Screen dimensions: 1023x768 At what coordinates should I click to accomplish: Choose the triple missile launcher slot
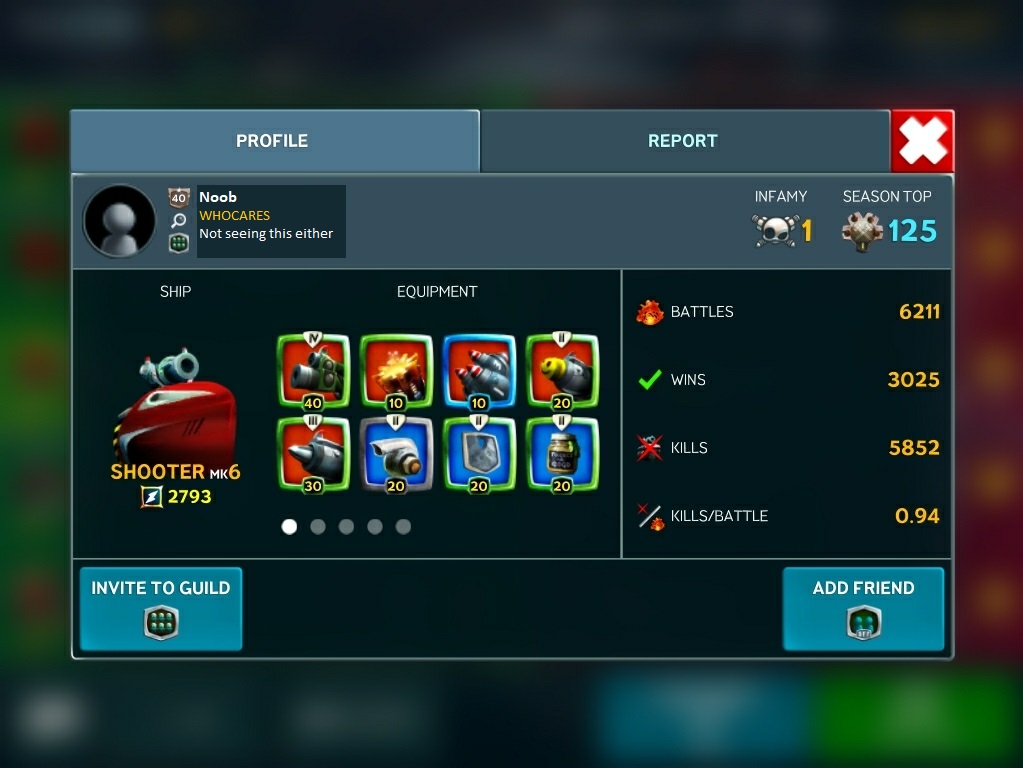coord(479,372)
